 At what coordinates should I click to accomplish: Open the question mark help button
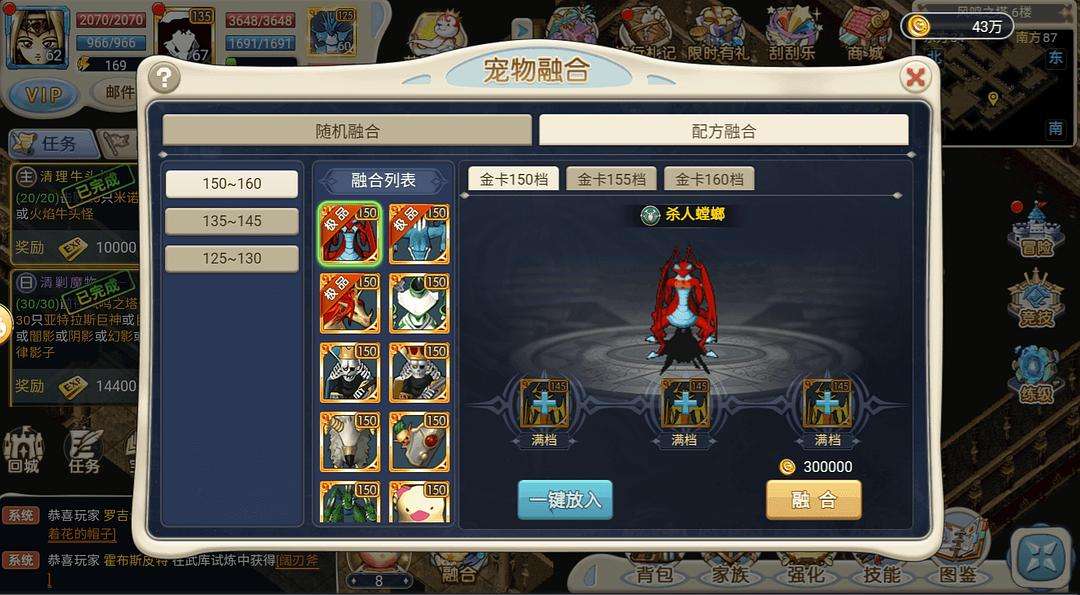(163, 77)
